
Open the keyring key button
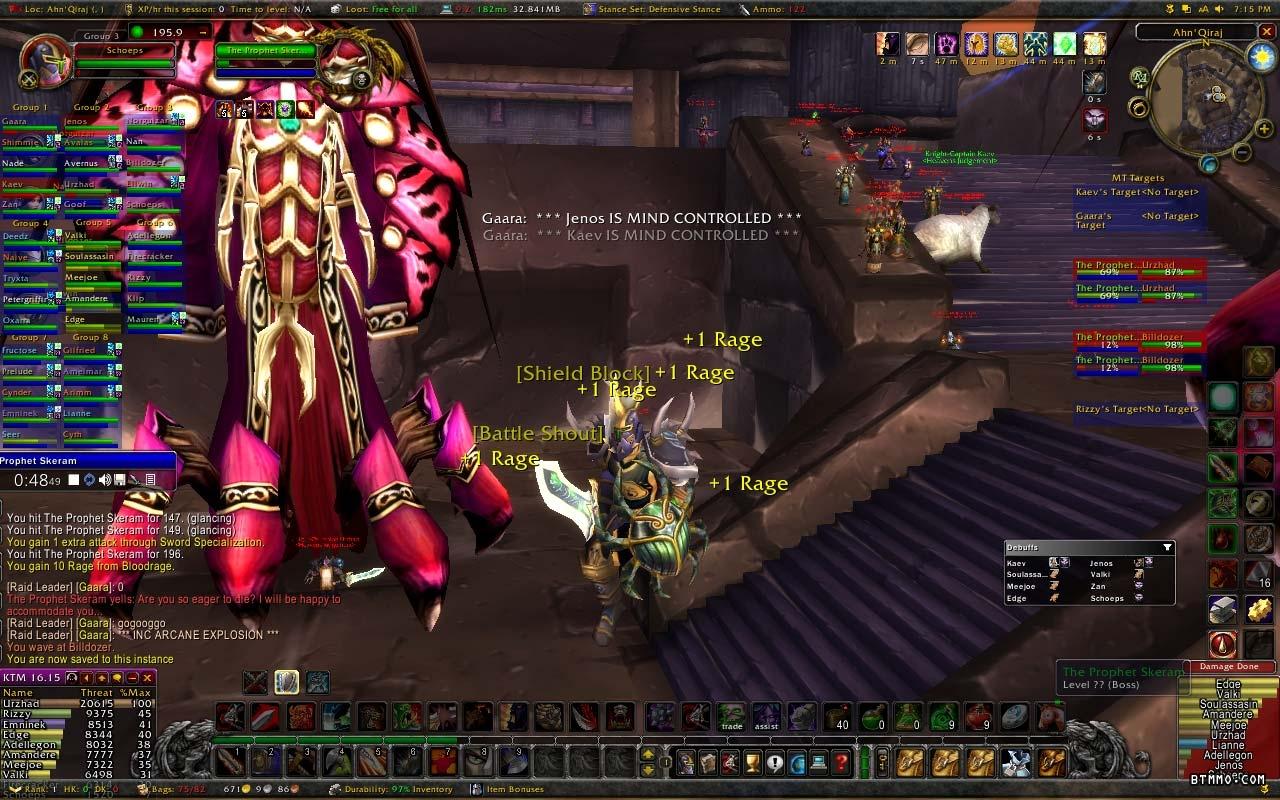pyautogui.click(x=883, y=763)
